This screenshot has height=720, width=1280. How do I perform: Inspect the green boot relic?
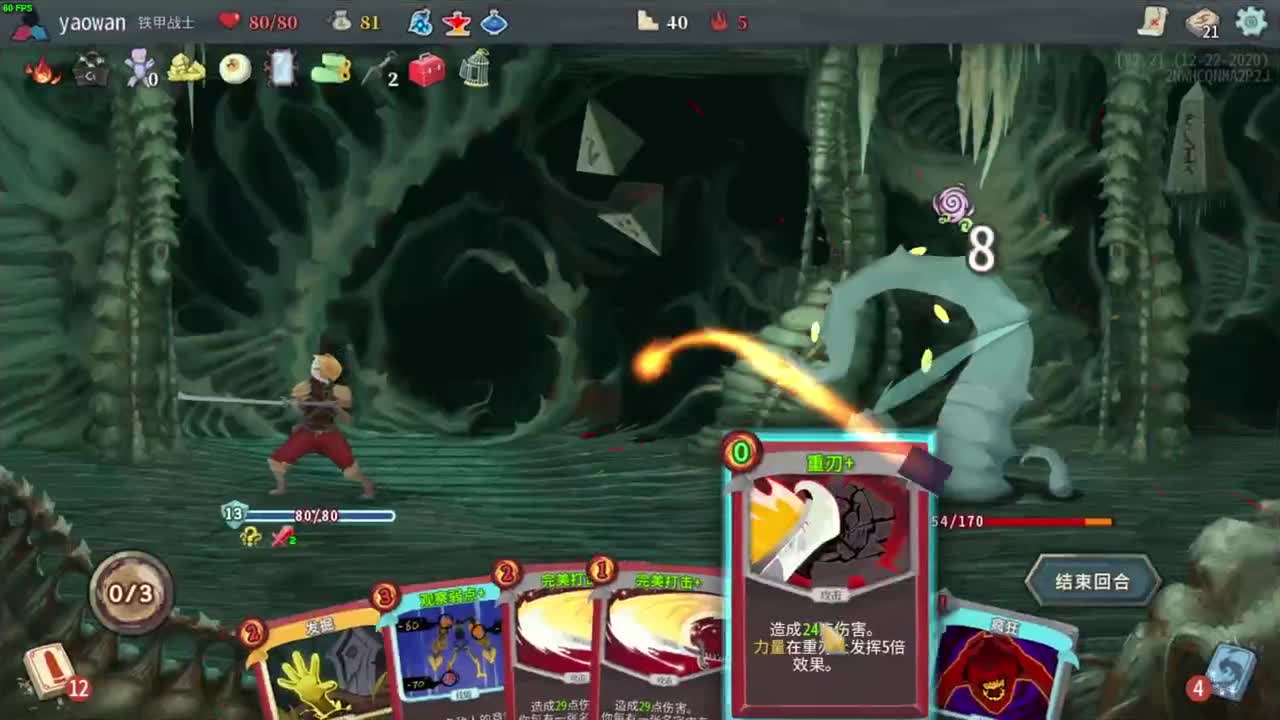(330, 70)
